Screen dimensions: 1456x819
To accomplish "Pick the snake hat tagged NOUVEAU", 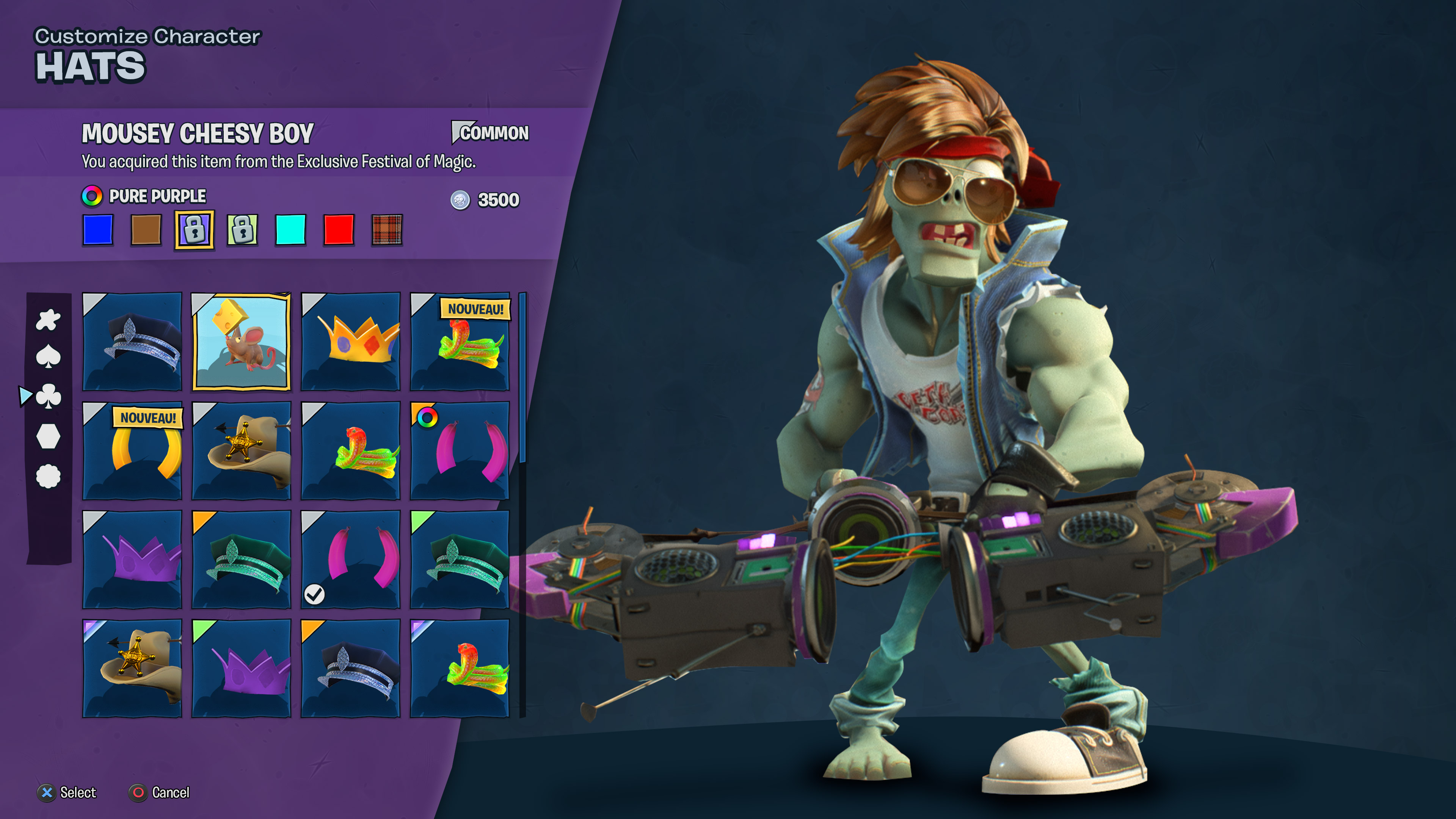I will (460, 341).
